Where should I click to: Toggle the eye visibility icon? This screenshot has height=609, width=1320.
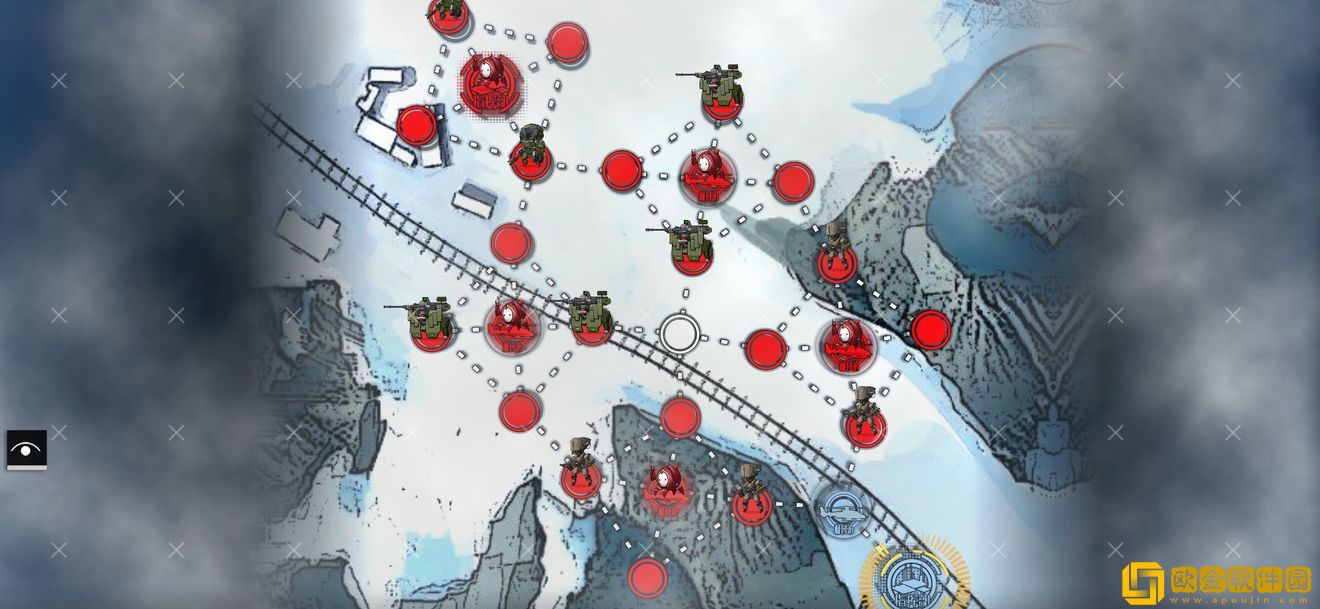pyautogui.click(x=26, y=450)
